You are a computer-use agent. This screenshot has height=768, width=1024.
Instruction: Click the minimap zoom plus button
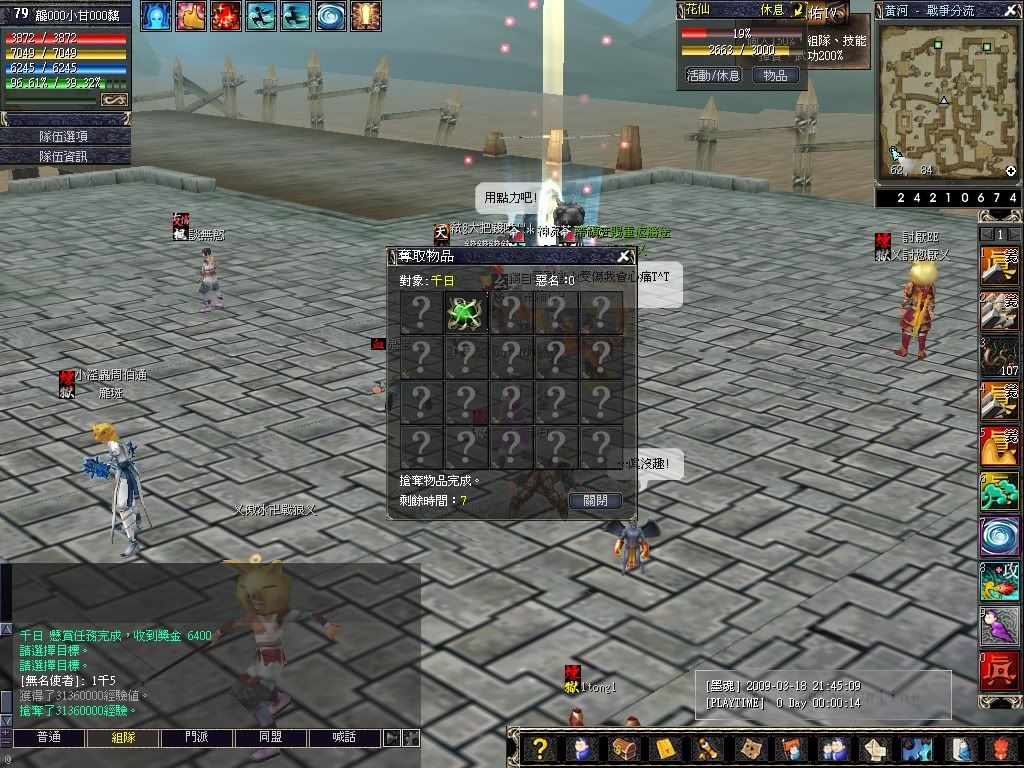point(1011,171)
